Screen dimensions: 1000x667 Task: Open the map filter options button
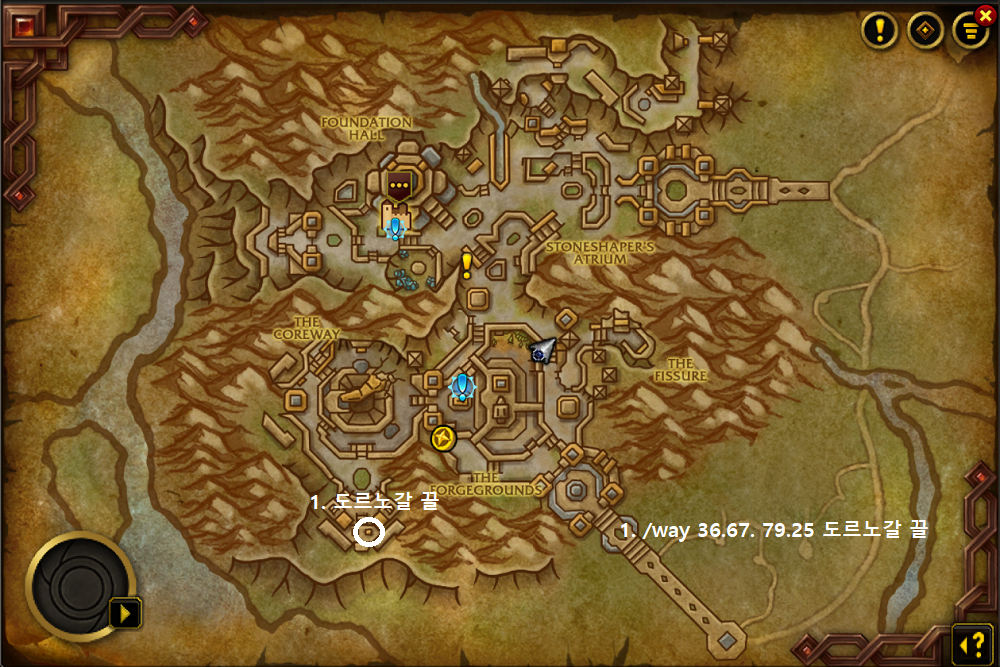[969, 31]
